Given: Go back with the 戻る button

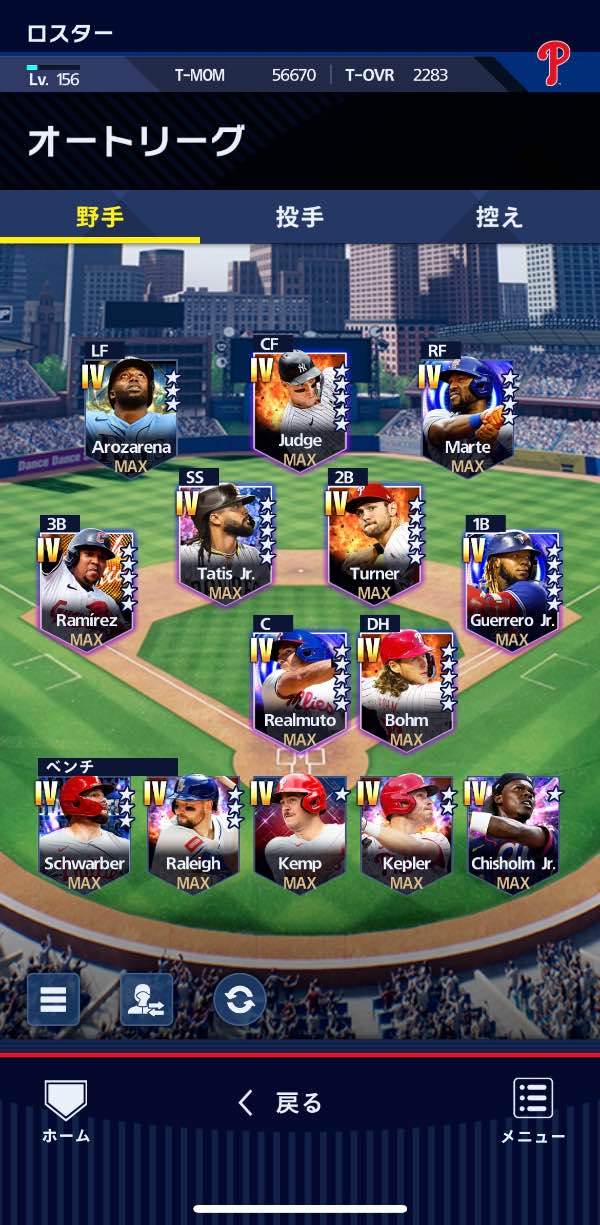Looking at the screenshot, I should [281, 1103].
